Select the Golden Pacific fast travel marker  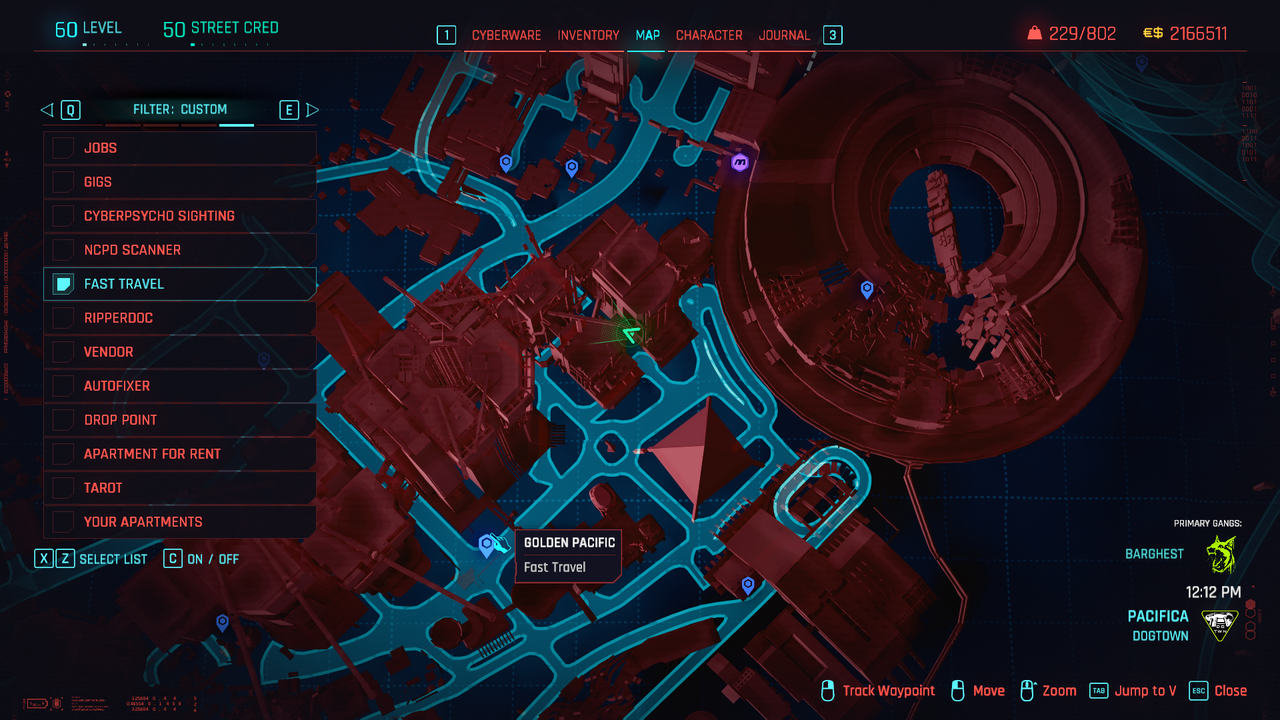[487, 545]
